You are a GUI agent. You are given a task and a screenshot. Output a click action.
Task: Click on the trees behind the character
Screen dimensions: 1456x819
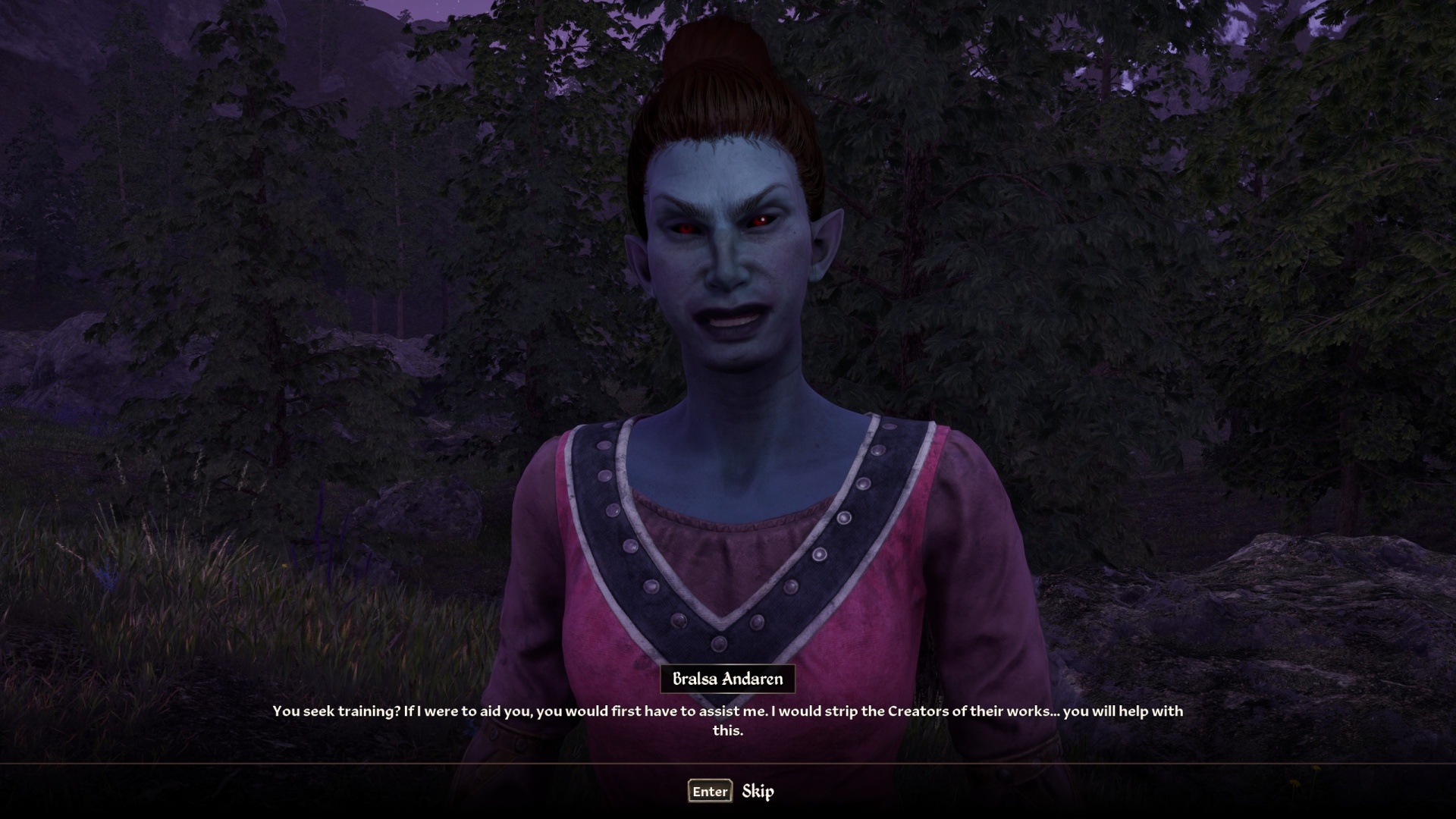point(1062,227)
